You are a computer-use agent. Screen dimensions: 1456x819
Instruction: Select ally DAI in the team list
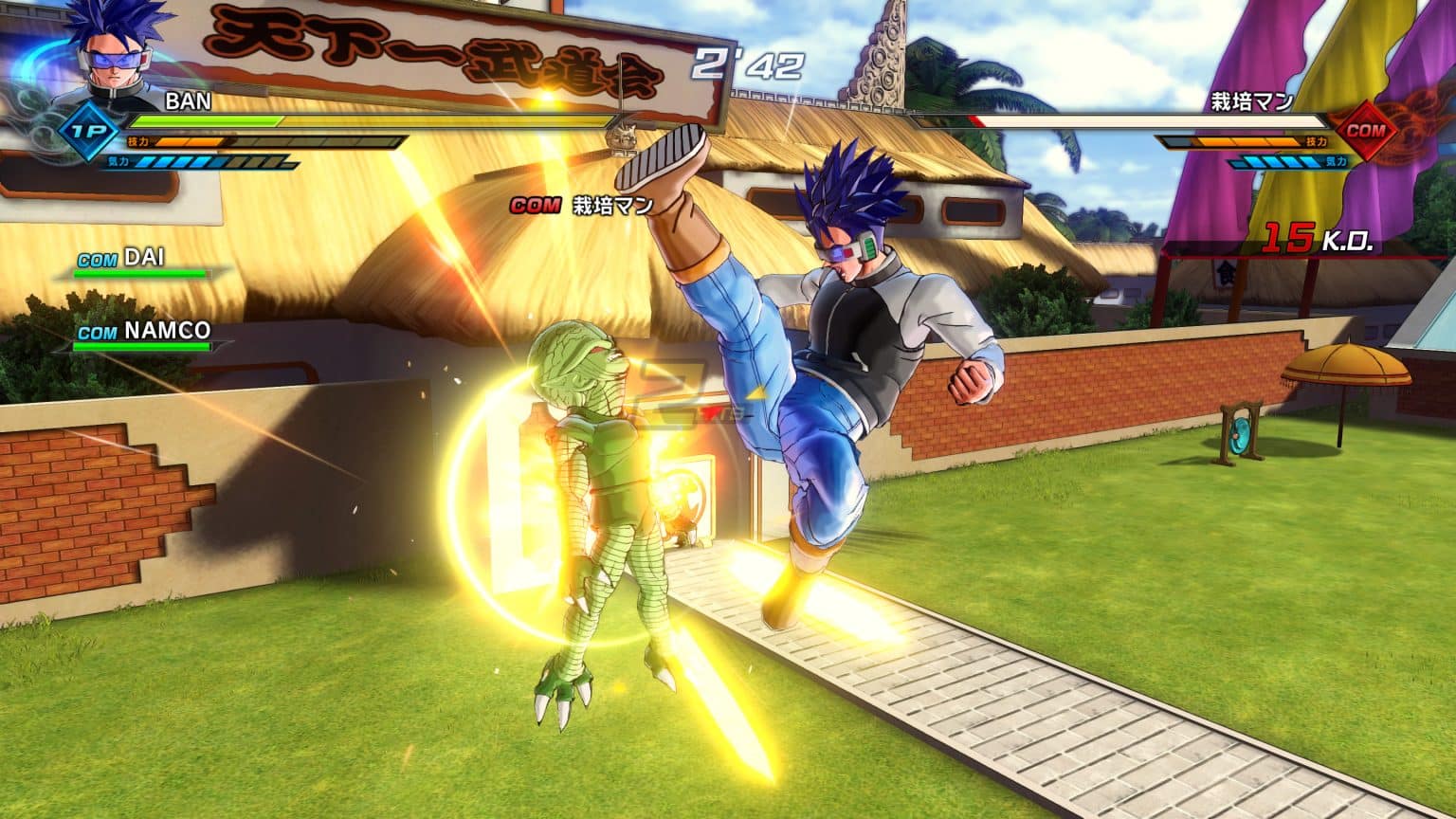pyautogui.click(x=142, y=258)
